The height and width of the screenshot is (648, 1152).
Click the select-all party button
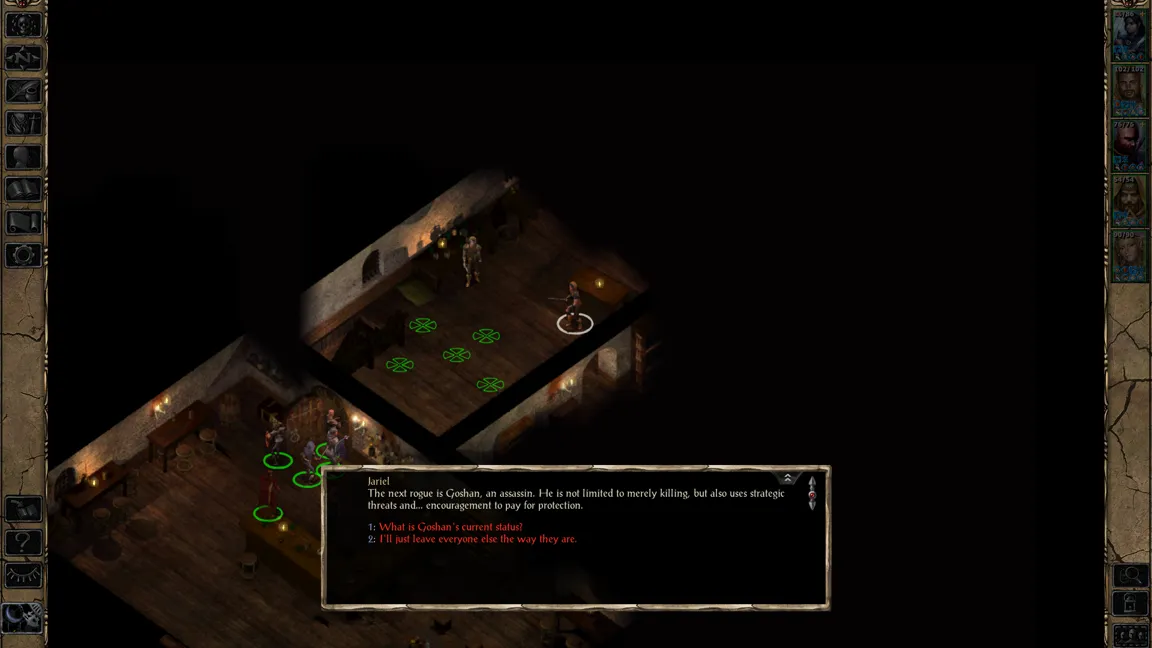point(1131,635)
